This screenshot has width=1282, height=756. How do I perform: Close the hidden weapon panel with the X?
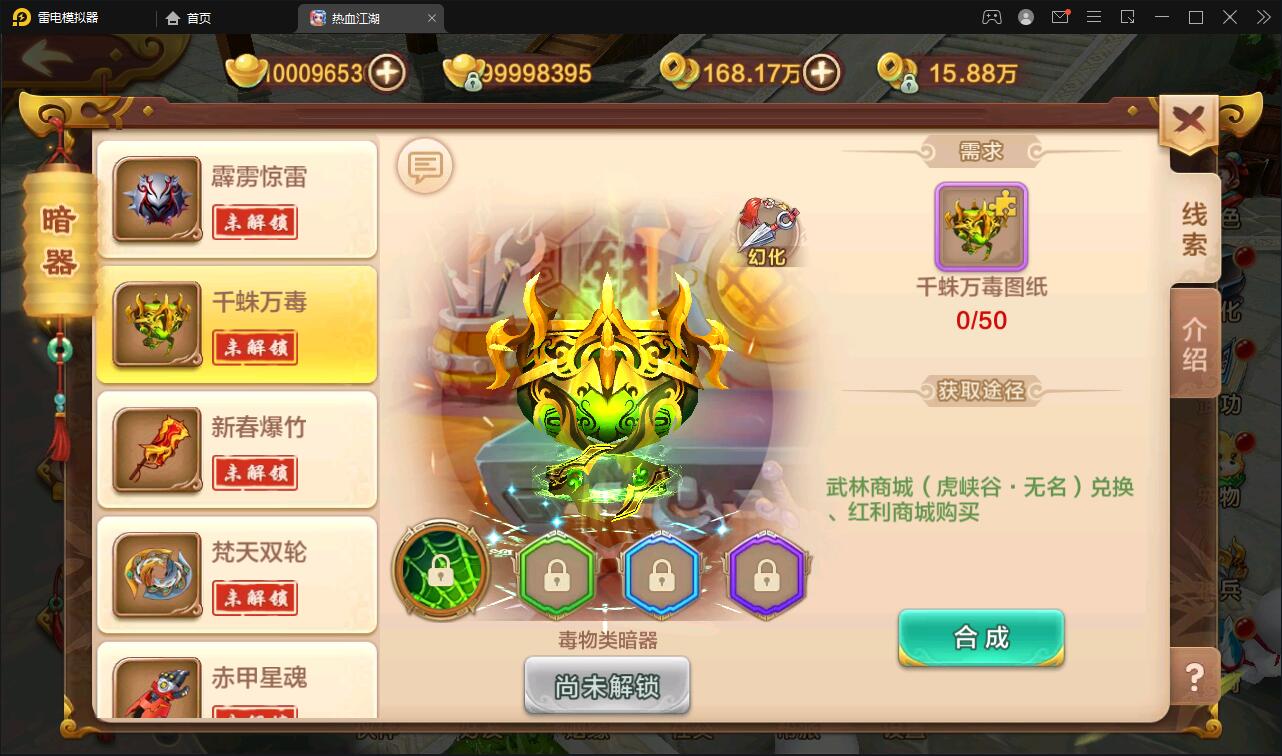coord(1188,117)
